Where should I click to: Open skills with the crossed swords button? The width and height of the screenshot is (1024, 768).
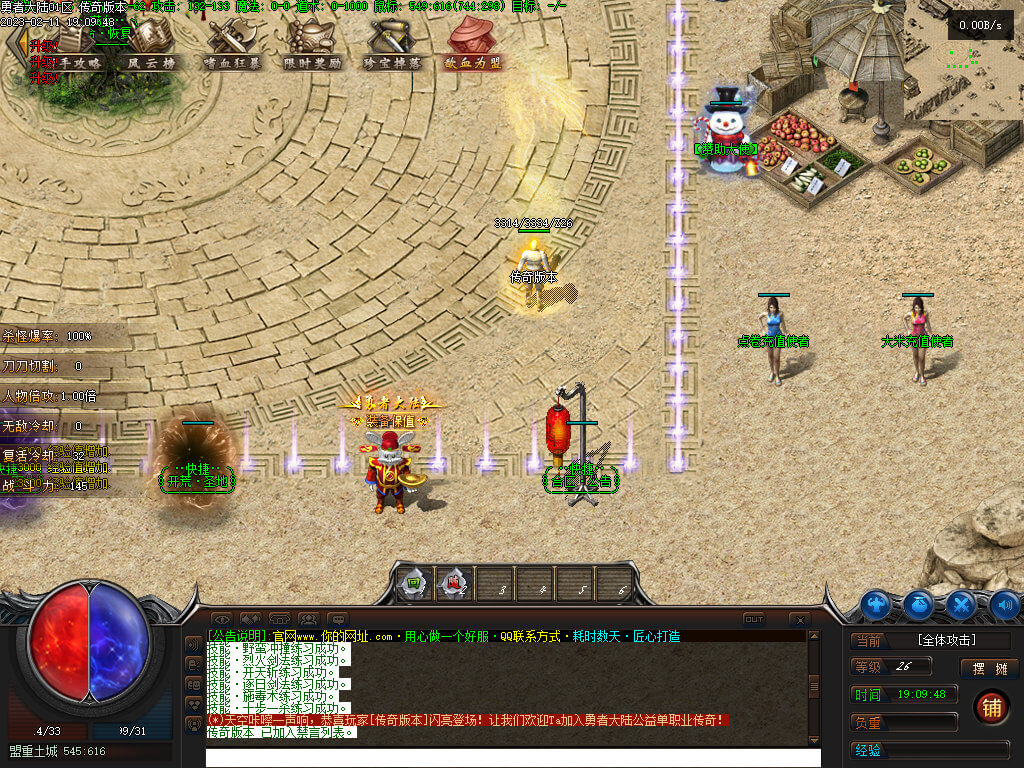[962, 604]
